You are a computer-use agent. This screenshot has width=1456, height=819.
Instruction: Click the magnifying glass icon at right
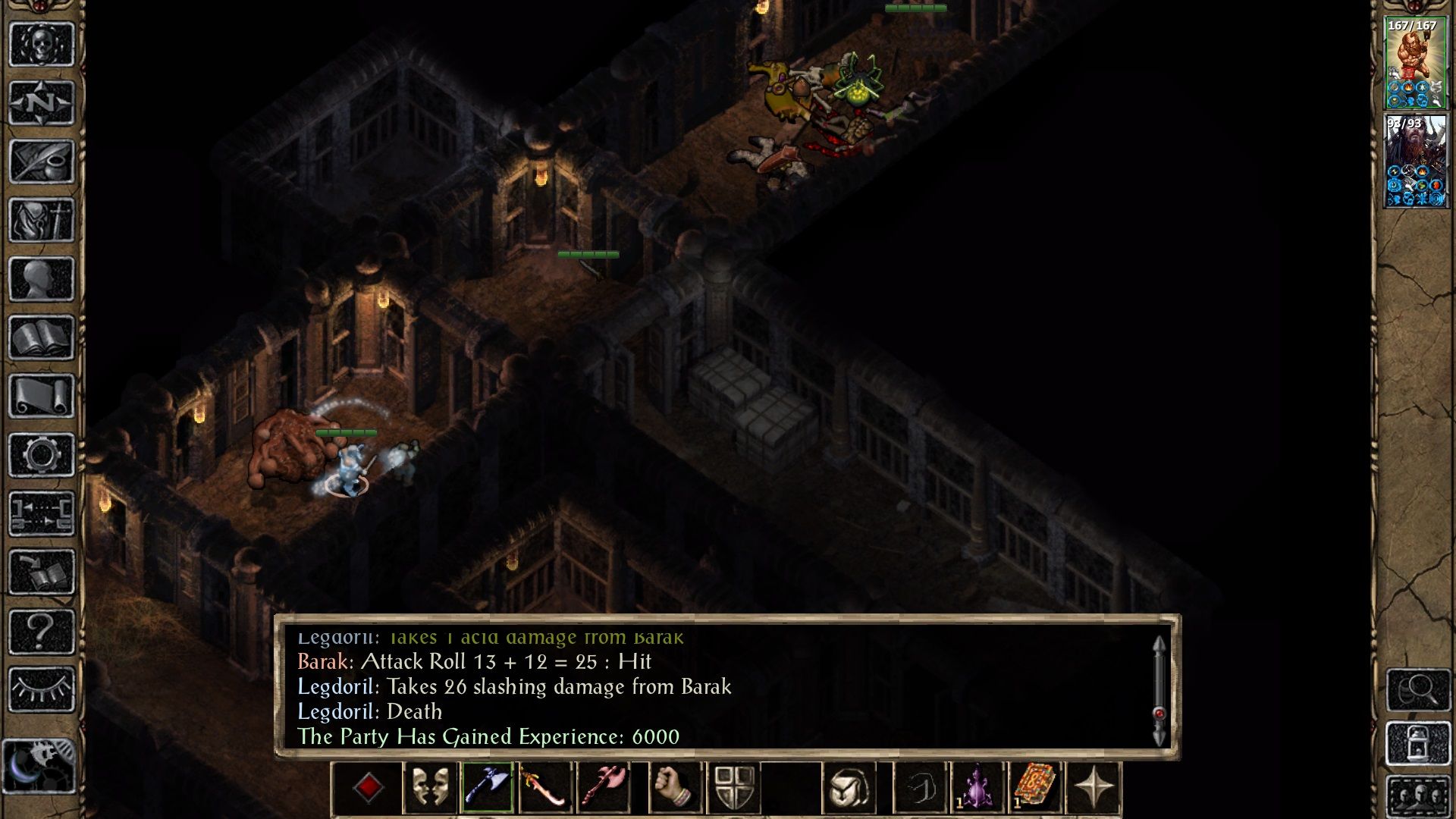[x=1418, y=689]
